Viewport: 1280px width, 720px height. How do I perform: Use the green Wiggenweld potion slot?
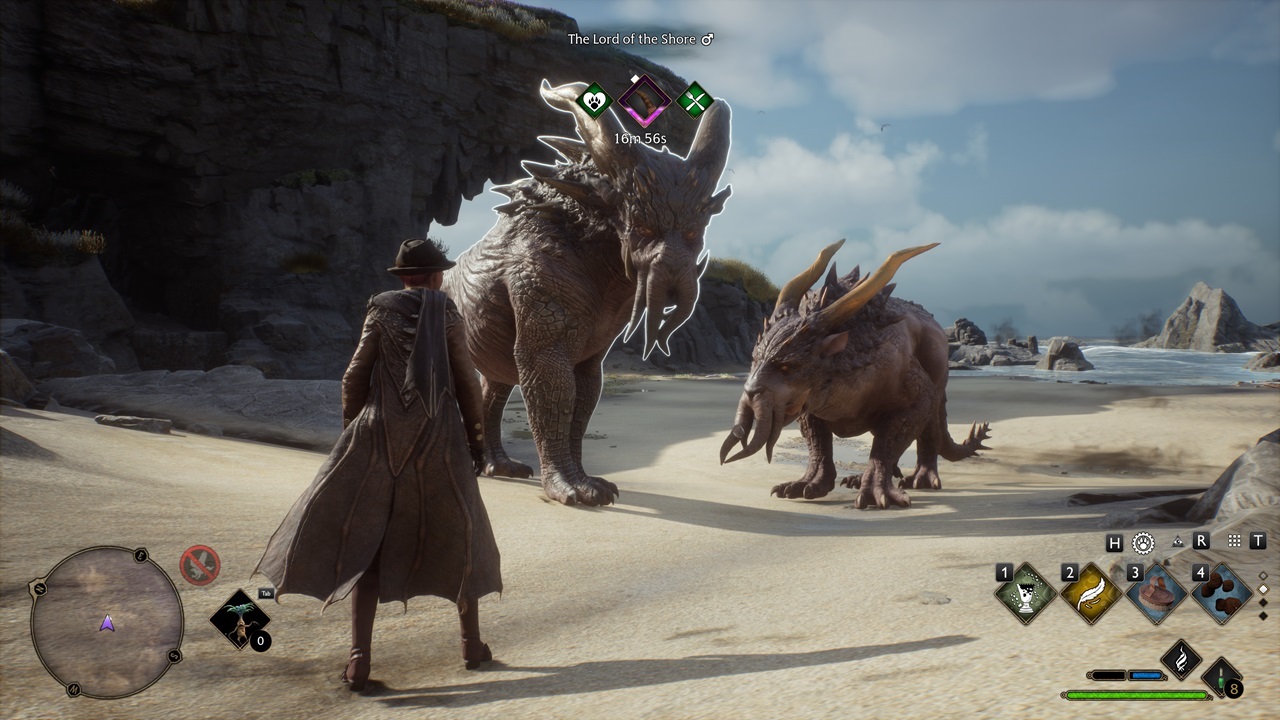[x=1222, y=678]
